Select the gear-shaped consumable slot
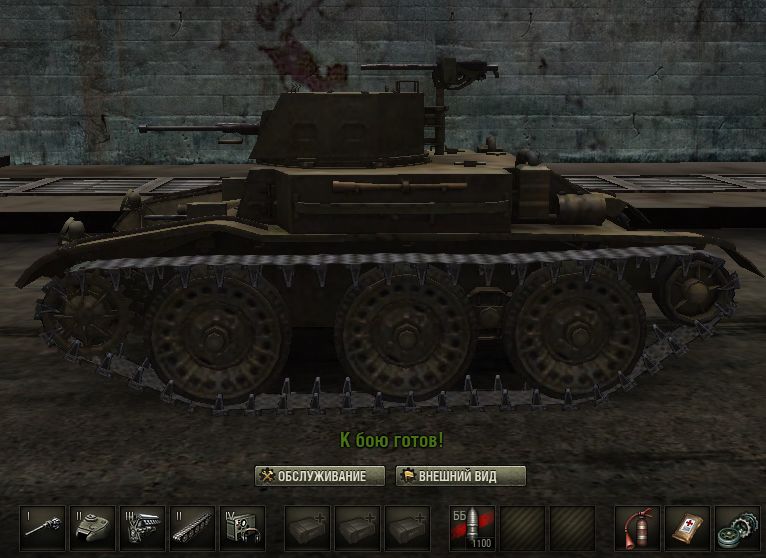This screenshot has height=558, width=766. click(736, 527)
